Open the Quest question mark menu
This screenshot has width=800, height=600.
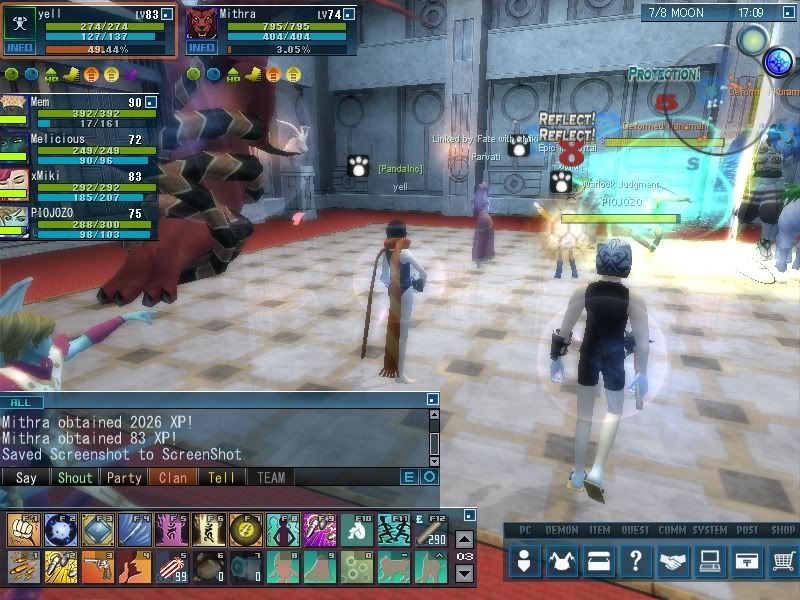[634, 562]
